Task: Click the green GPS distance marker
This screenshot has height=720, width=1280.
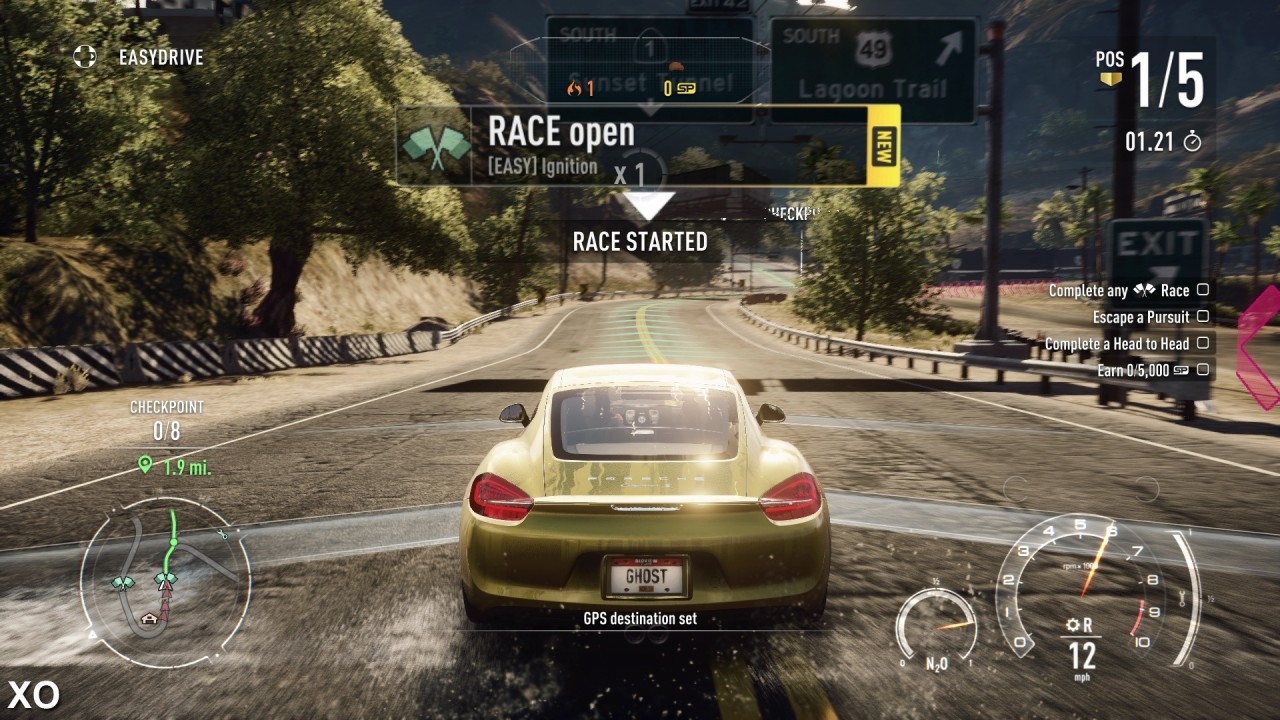Action: coord(146,465)
